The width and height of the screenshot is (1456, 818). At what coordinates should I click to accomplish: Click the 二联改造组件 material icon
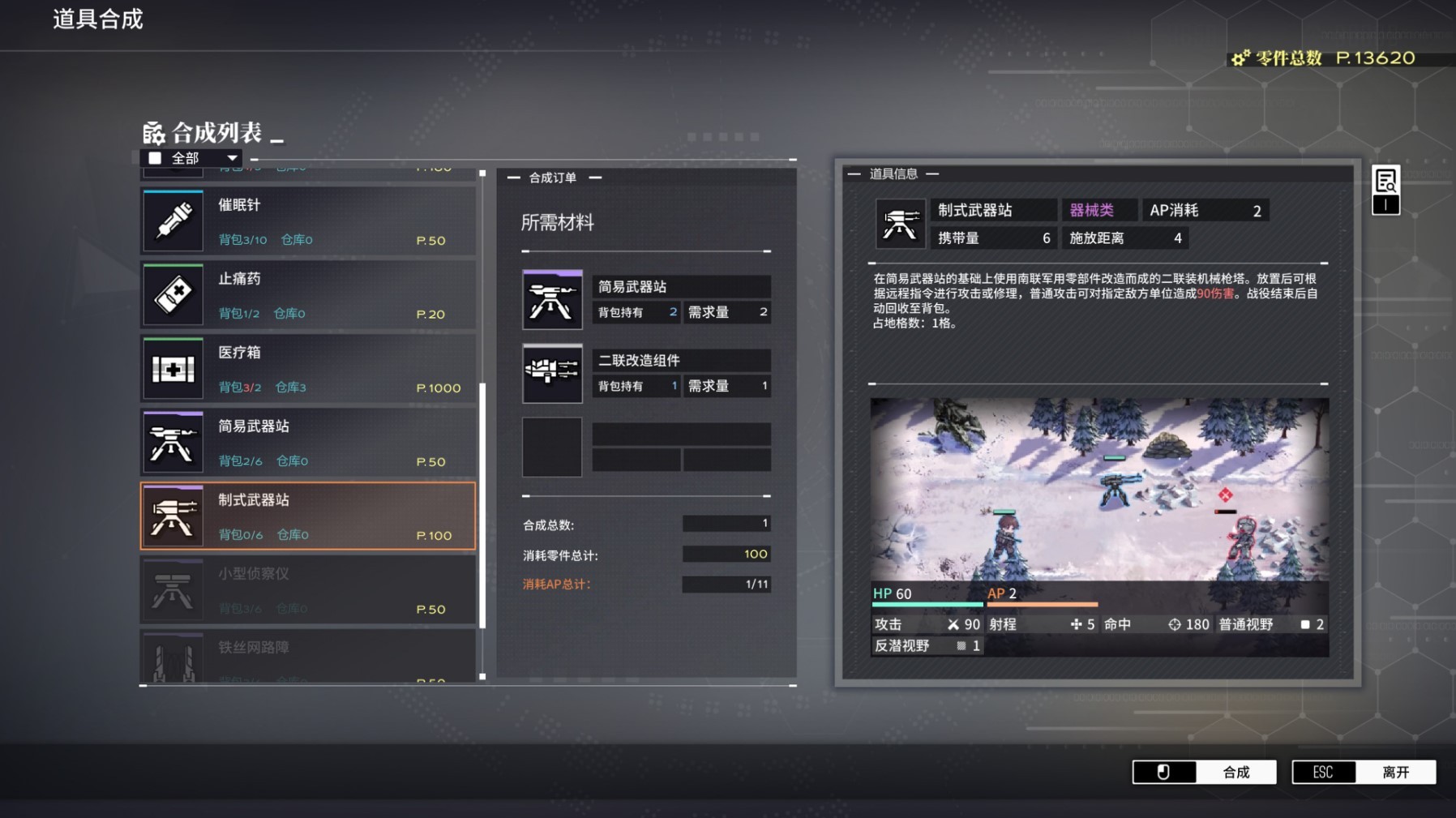552,374
